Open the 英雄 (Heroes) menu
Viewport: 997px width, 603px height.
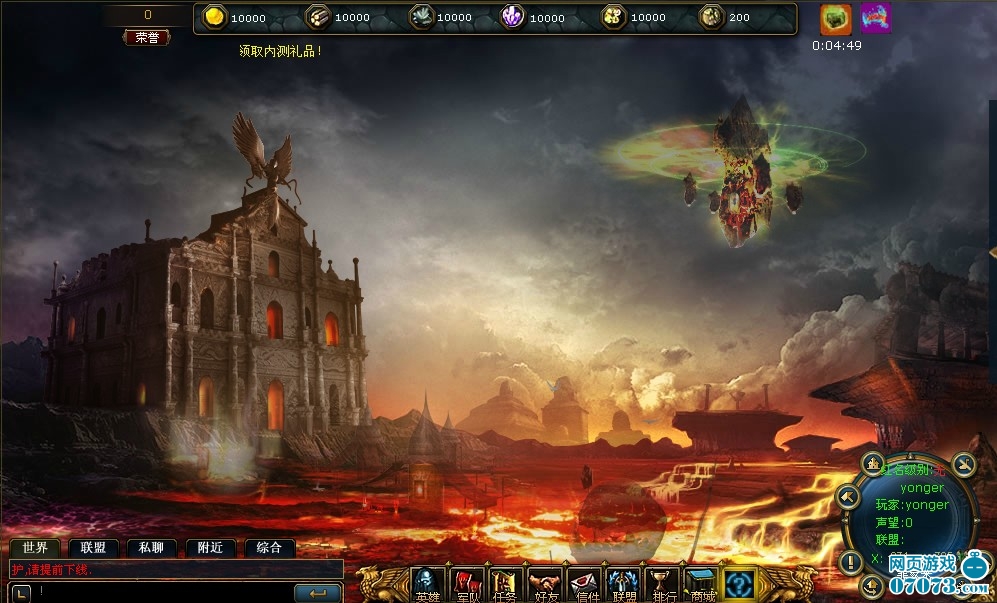pyautogui.click(x=428, y=584)
